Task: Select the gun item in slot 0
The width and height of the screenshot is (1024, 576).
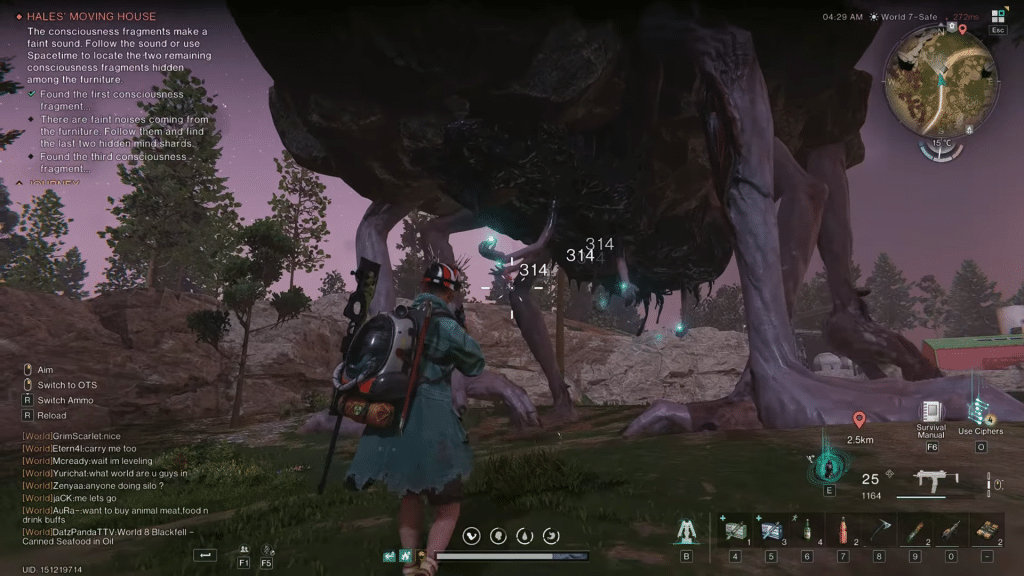Action: tap(951, 531)
